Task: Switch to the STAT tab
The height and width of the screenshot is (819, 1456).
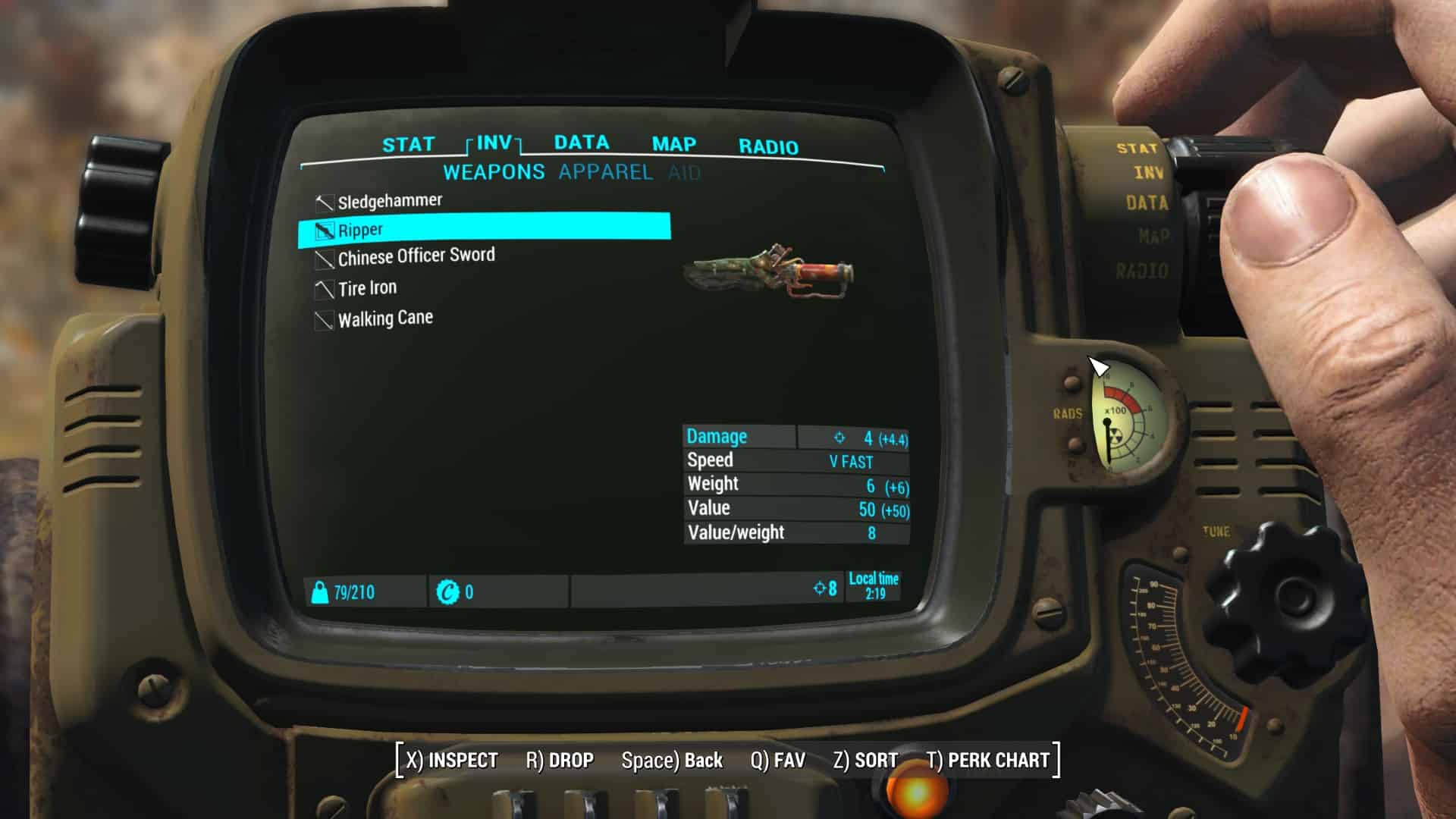Action: pyautogui.click(x=408, y=144)
